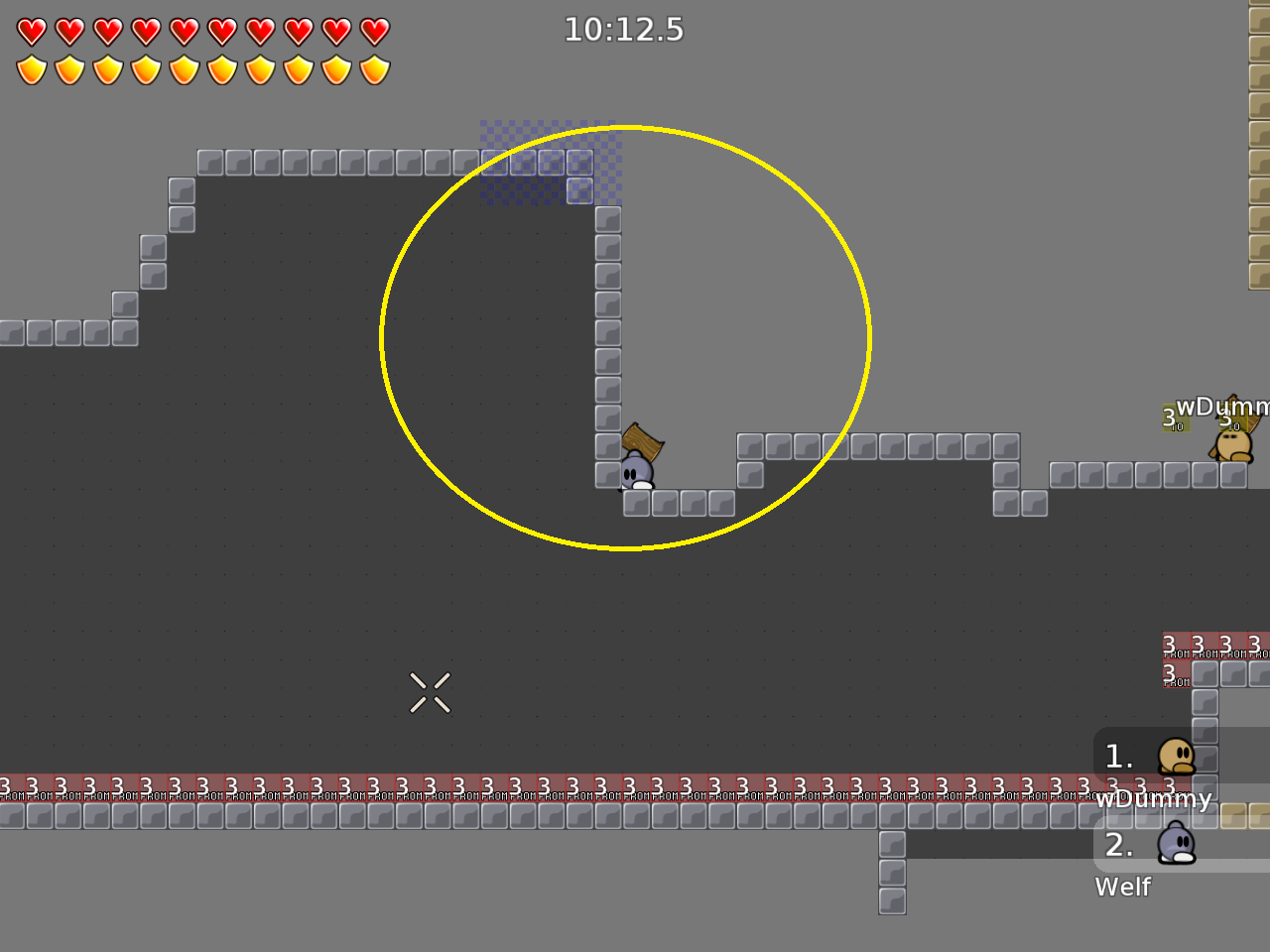Click the first armor shield icon

tap(33, 67)
